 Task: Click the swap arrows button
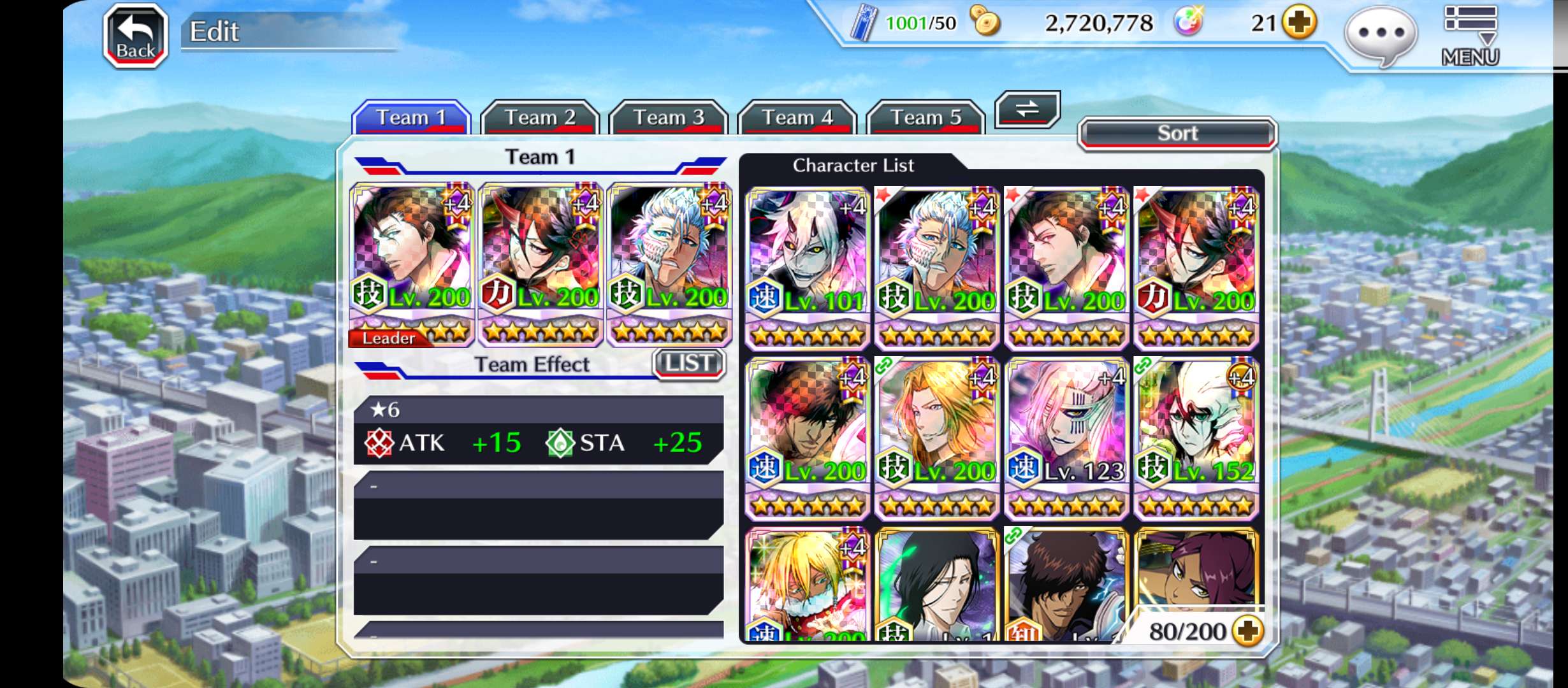click(1027, 109)
